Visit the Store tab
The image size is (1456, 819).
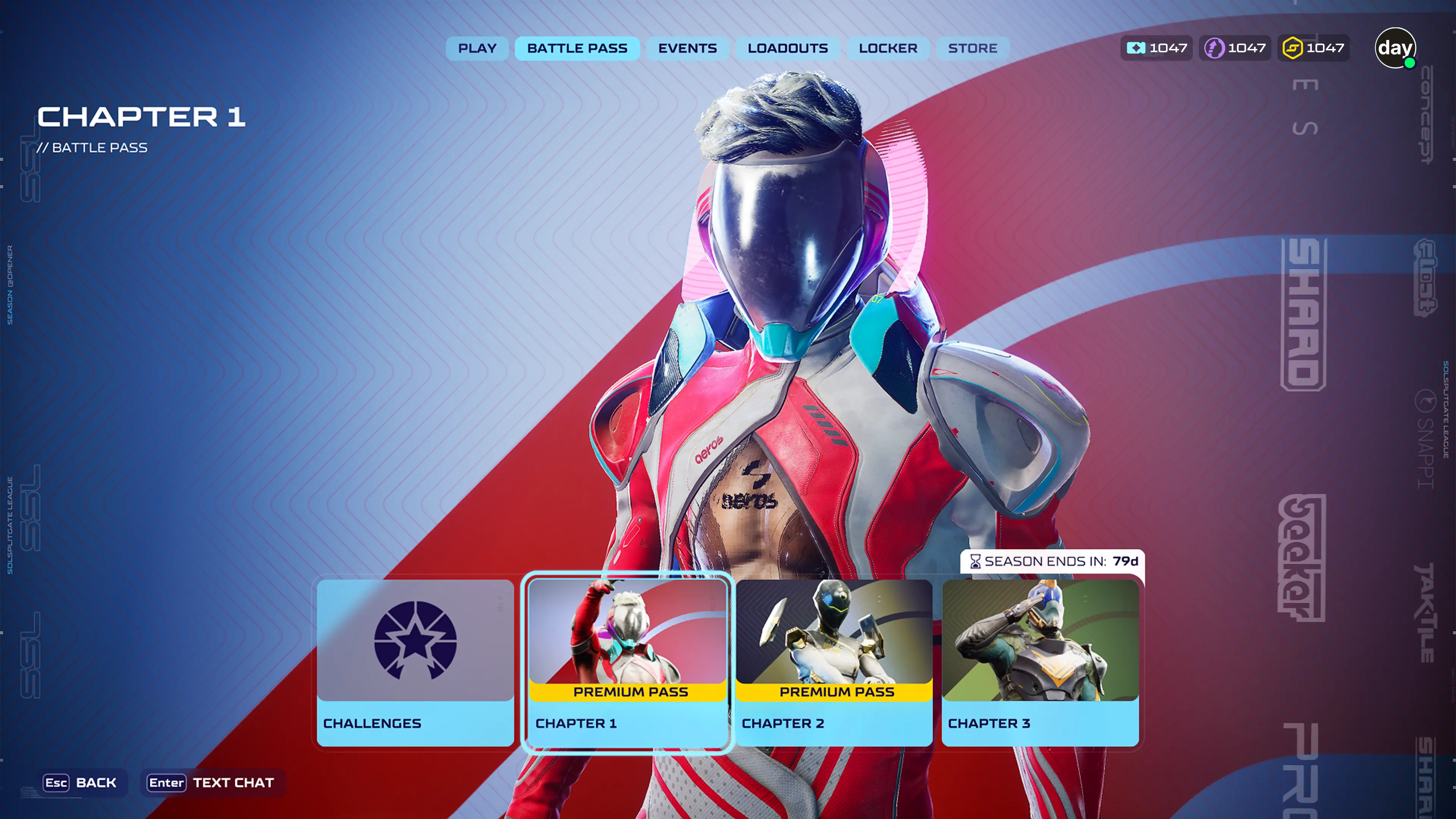coord(972,49)
